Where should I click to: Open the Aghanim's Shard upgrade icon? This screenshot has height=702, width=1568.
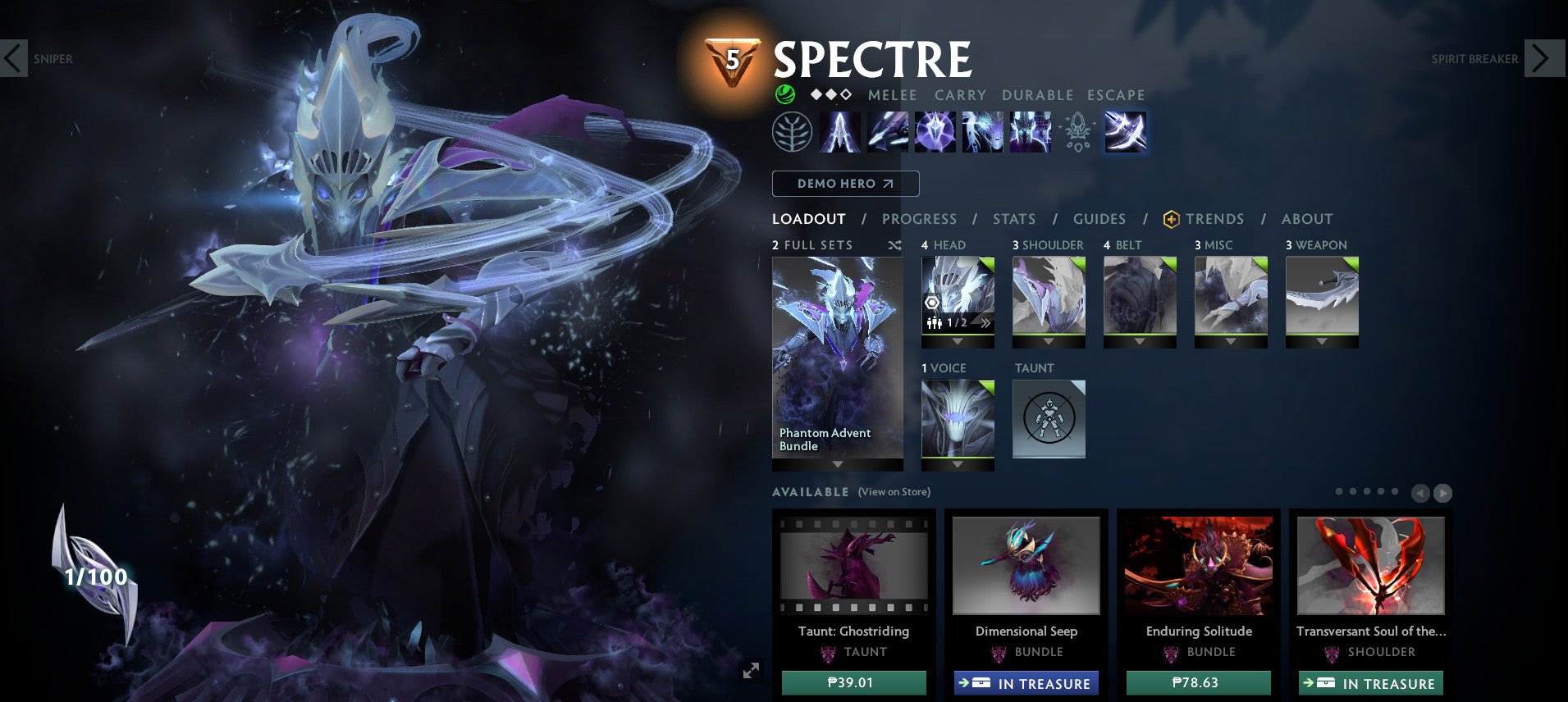click(1077, 132)
